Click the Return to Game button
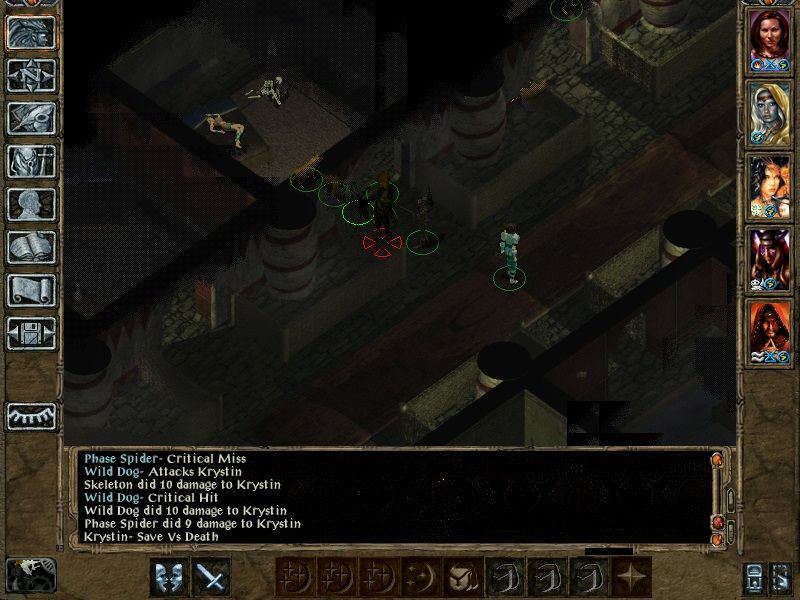 pyautogui.click(x=31, y=32)
